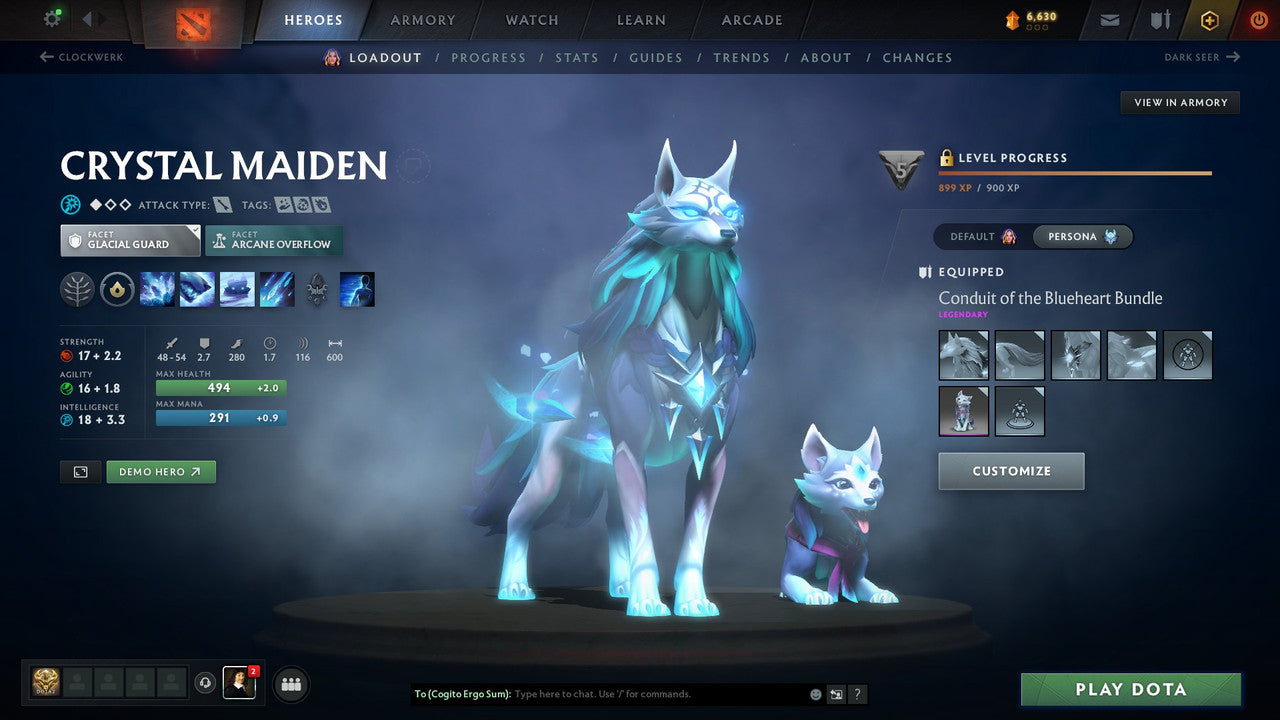The height and width of the screenshot is (720, 1280).
Task: Select the wolf head item thumbnail
Action: point(963,355)
